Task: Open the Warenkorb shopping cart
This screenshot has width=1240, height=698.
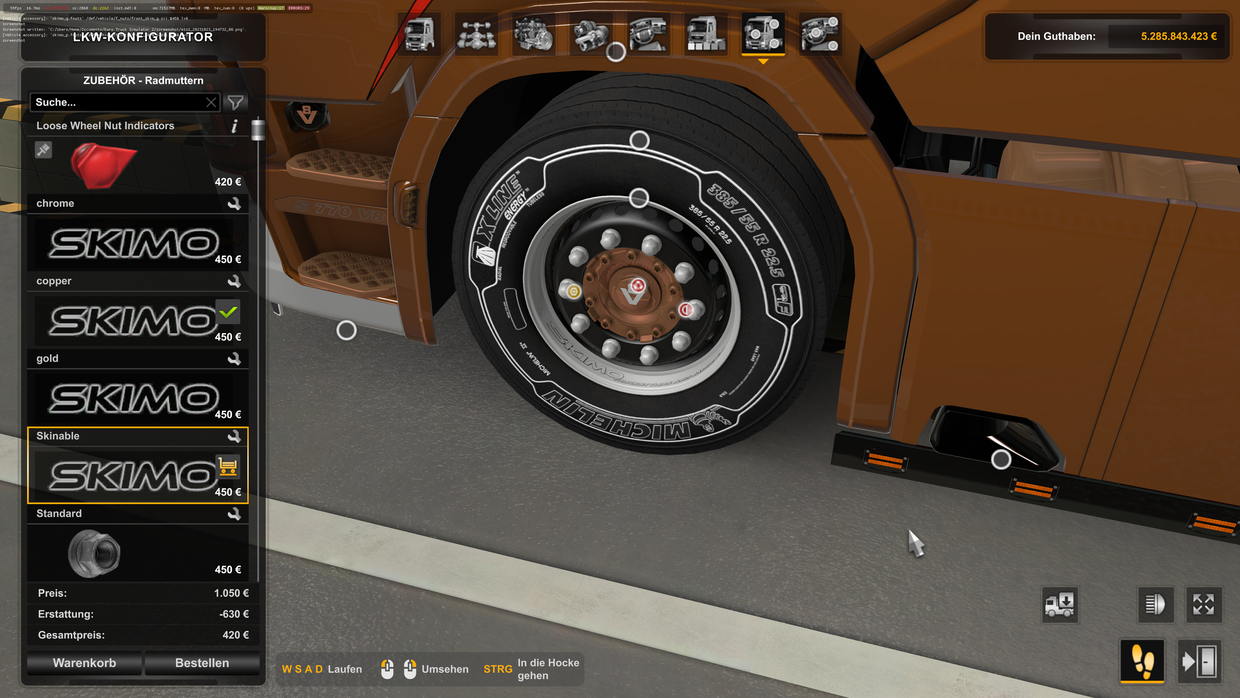Action: click(x=85, y=663)
